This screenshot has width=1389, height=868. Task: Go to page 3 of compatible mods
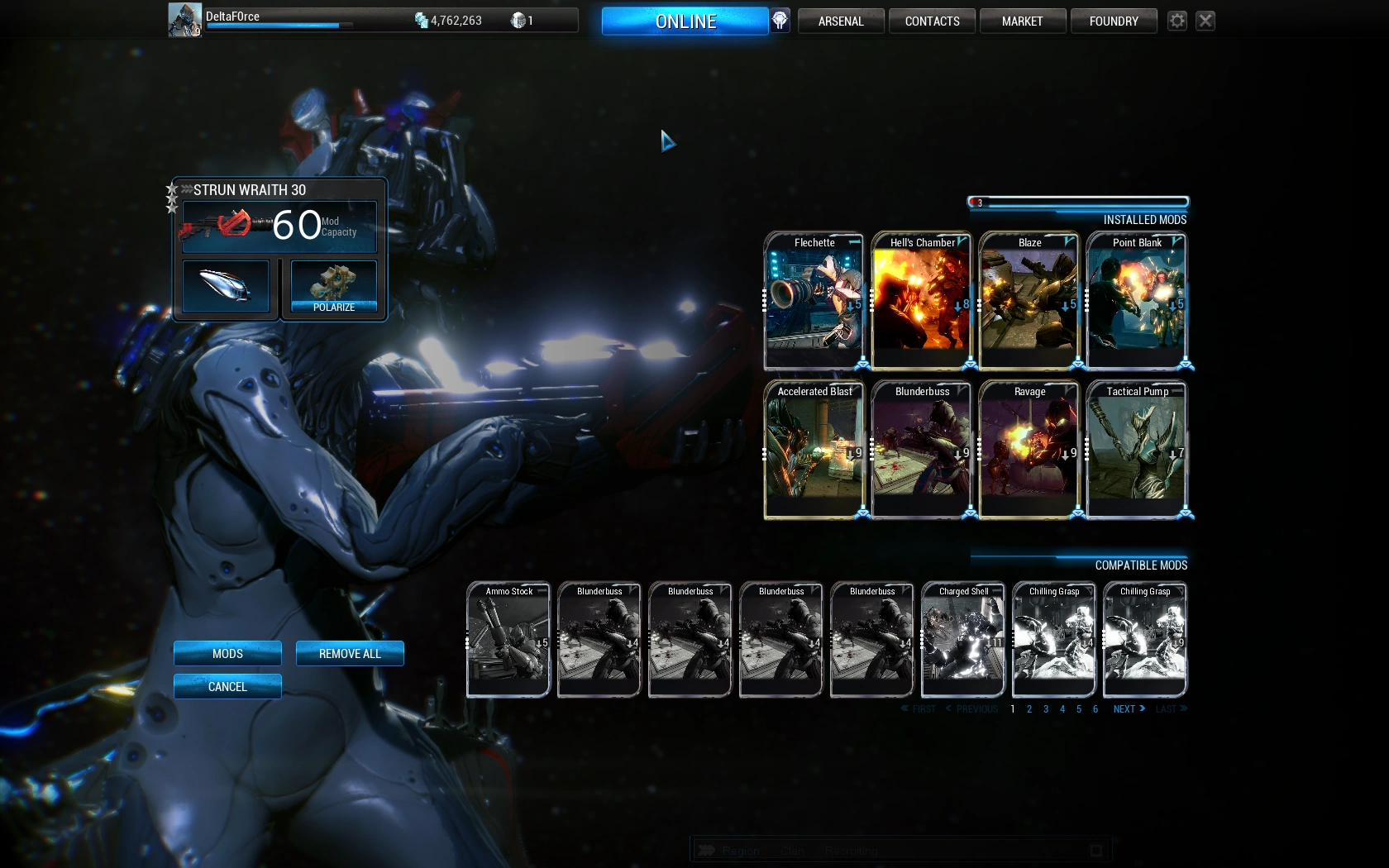click(x=1045, y=708)
